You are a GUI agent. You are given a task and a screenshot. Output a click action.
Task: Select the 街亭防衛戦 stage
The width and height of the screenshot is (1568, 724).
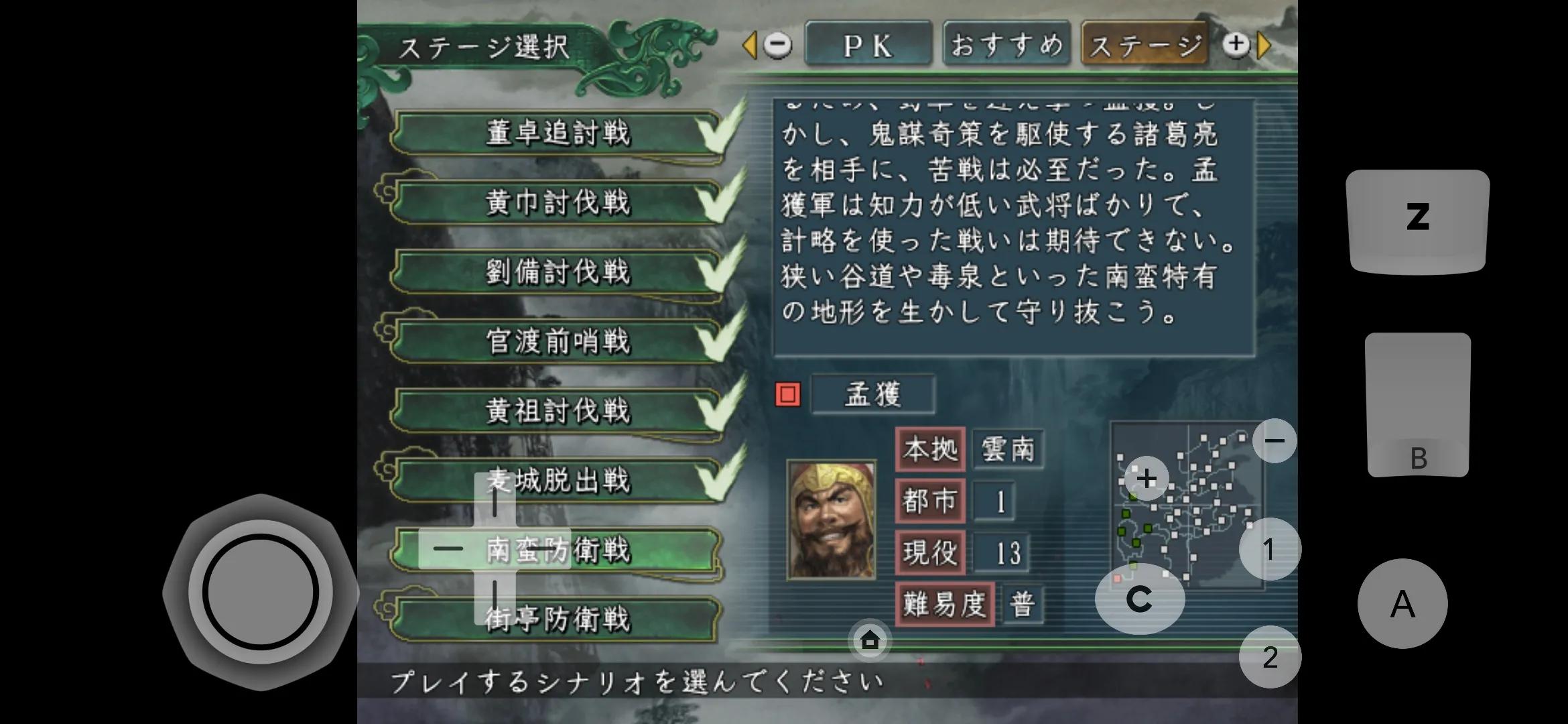point(558,620)
